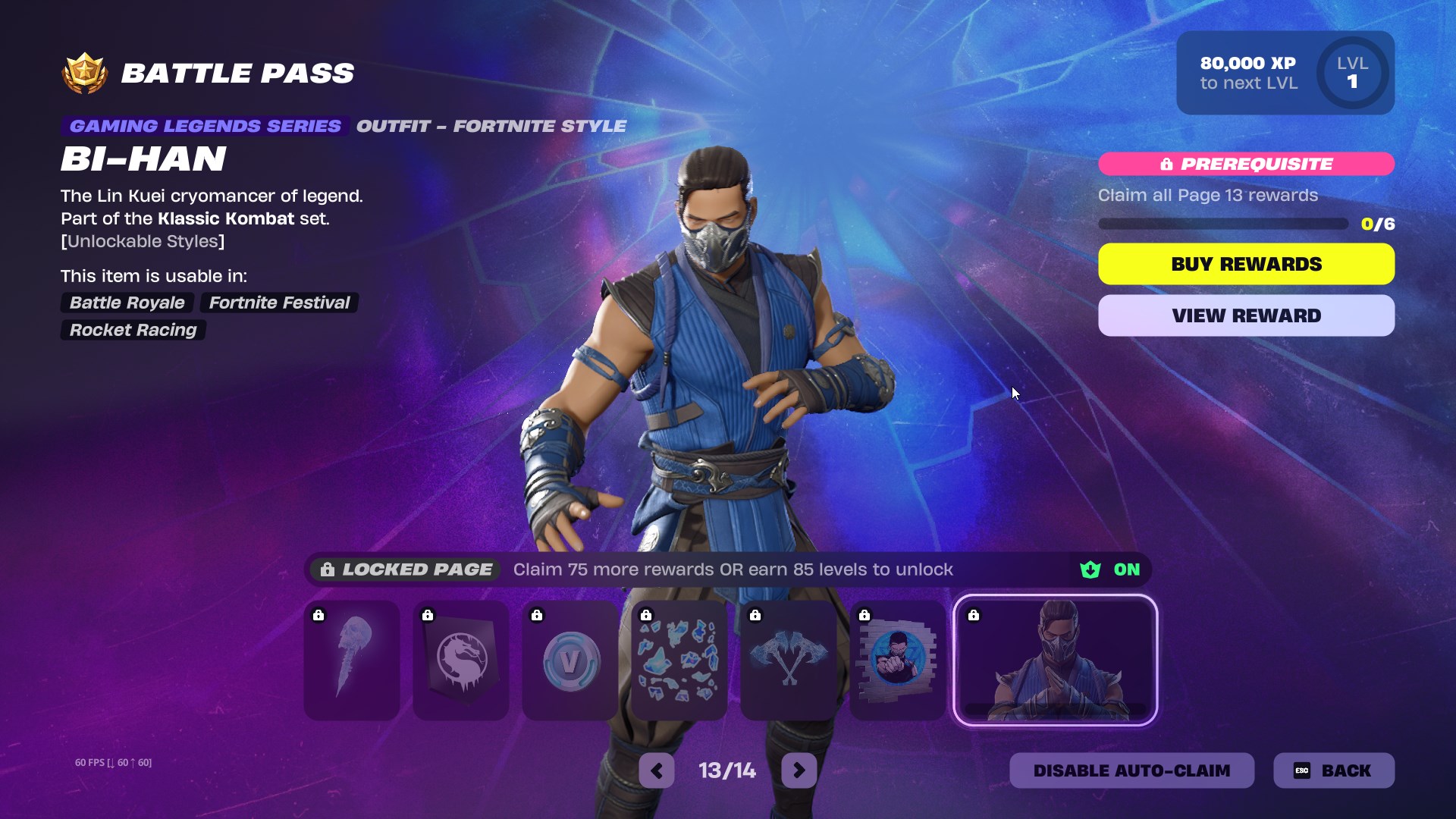
Task: Open View Reward for Bi-Han
Action: tap(1246, 315)
